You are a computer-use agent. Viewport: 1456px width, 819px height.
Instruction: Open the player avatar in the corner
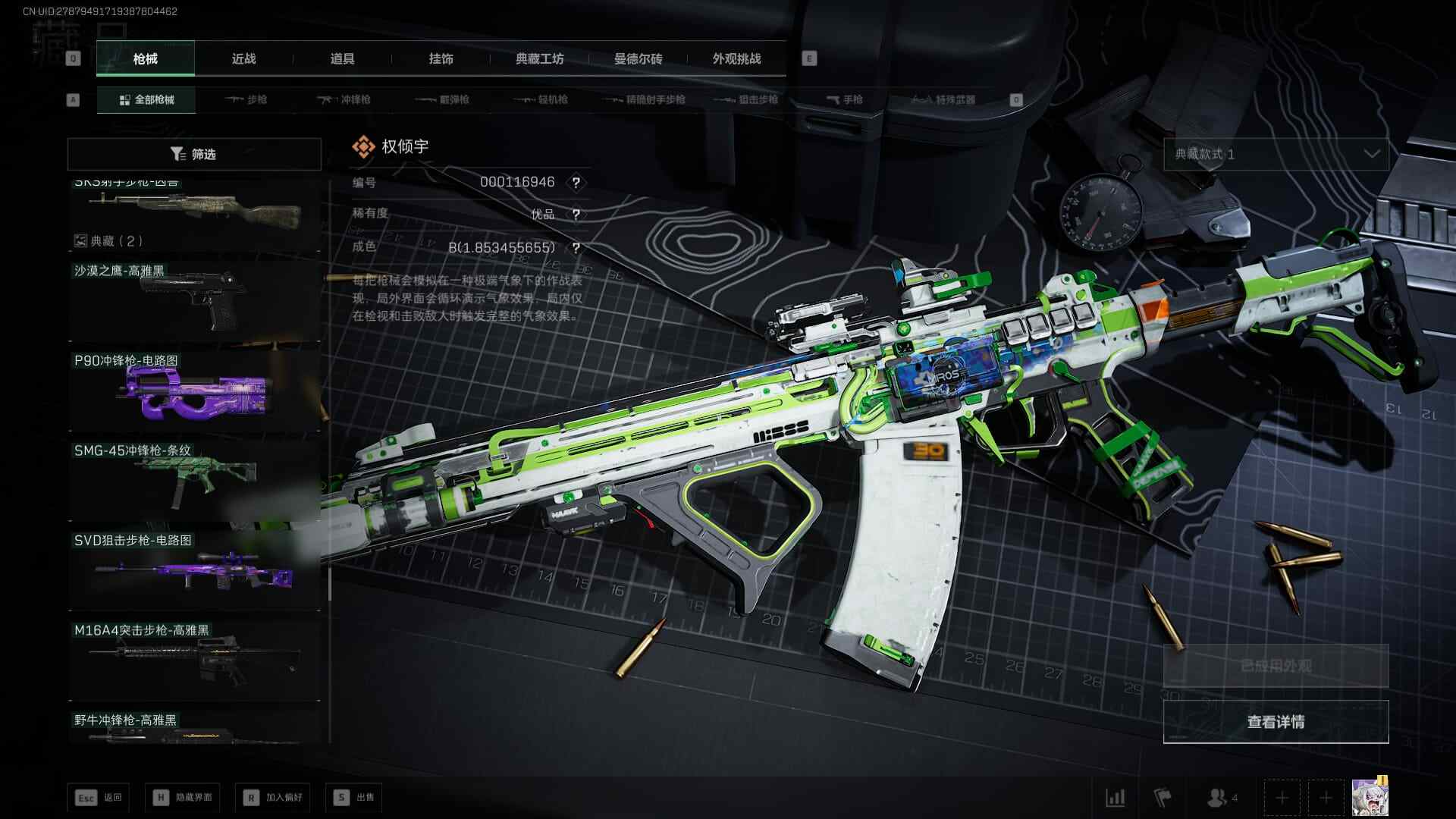(x=1370, y=797)
